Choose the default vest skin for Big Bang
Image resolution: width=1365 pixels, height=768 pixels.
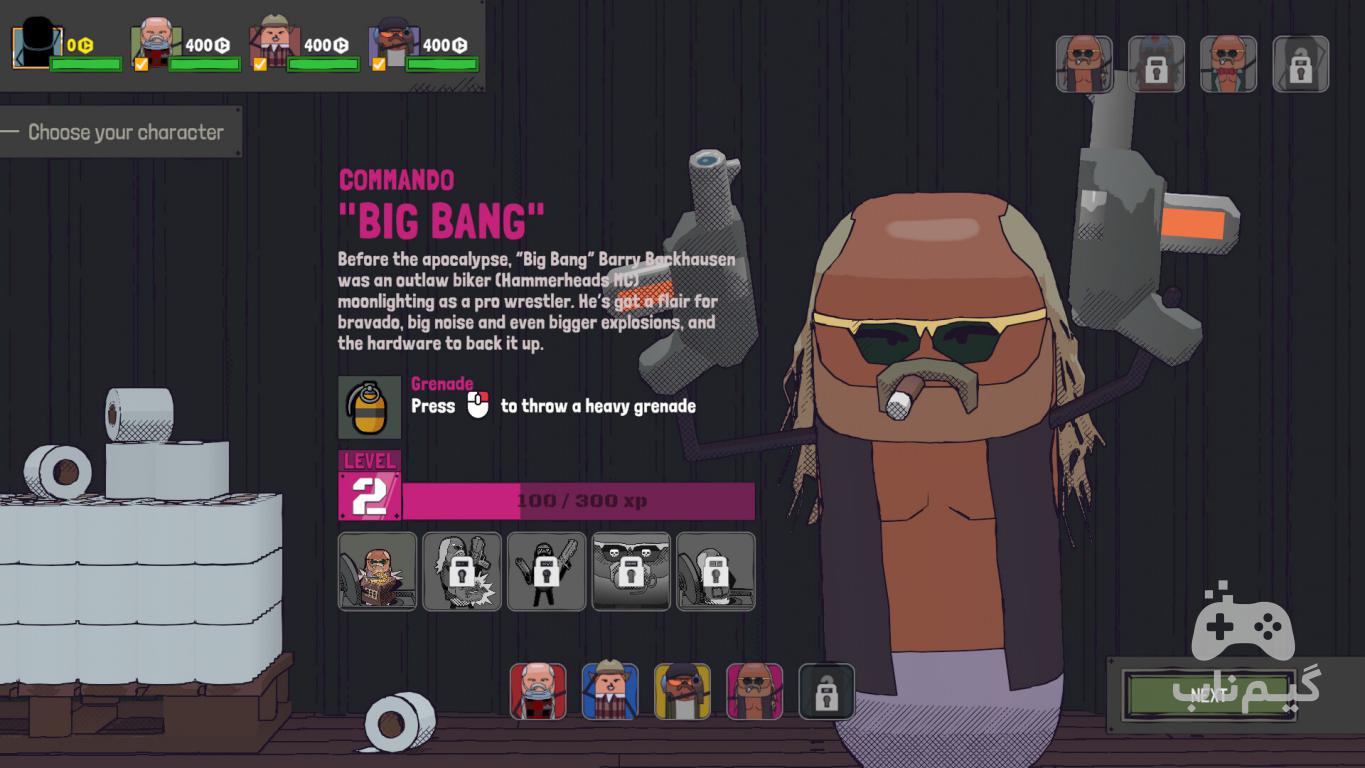tap(1084, 64)
